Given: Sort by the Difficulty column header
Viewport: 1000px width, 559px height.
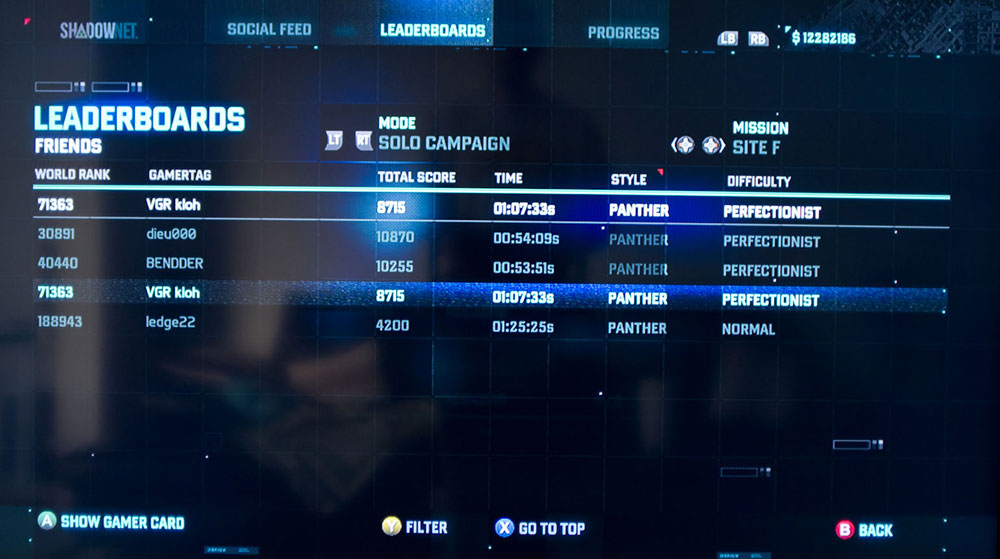Looking at the screenshot, I should click(x=758, y=182).
